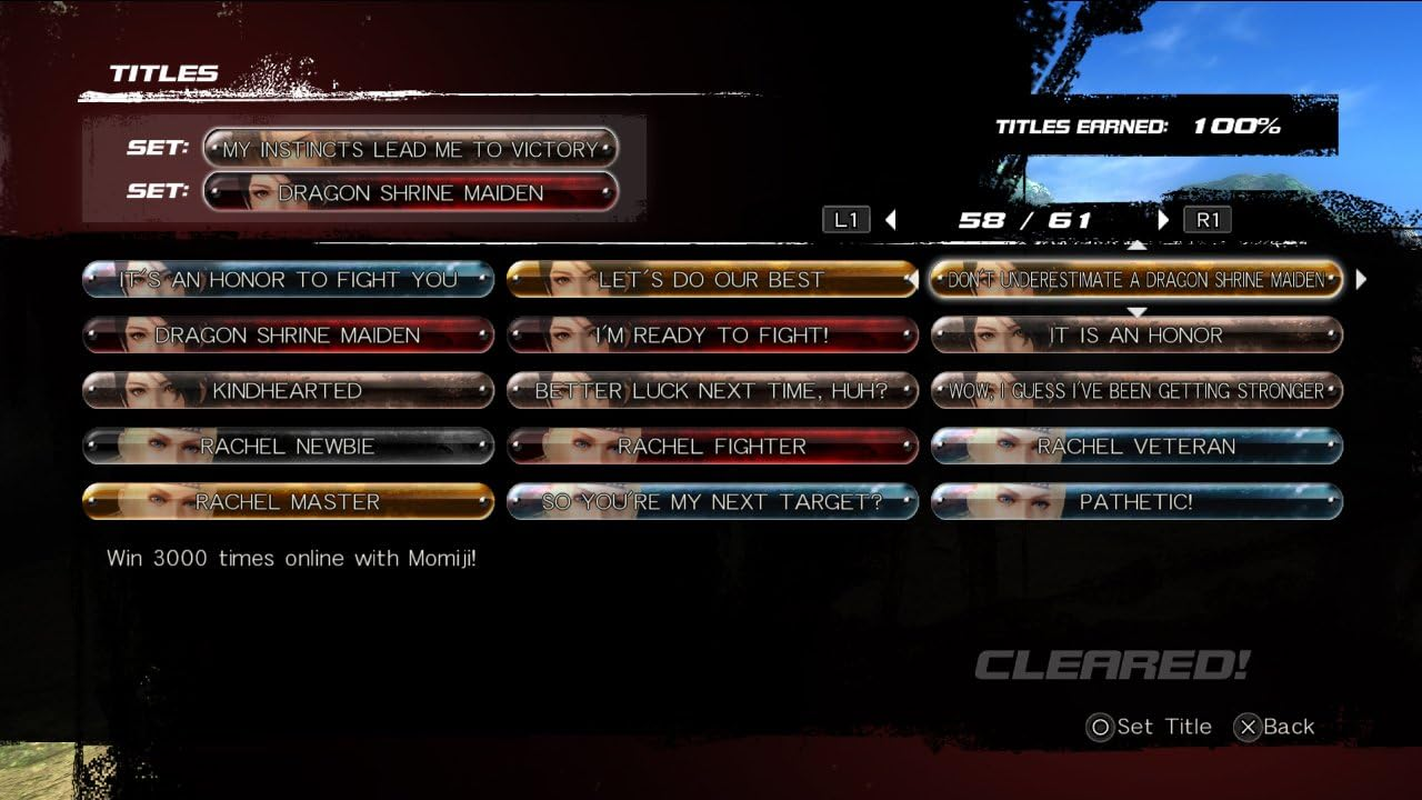The width and height of the screenshot is (1422, 800).
Task: Click the R1 shoulder button icon
Action: pyautogui.click(x=1208, y=218)
